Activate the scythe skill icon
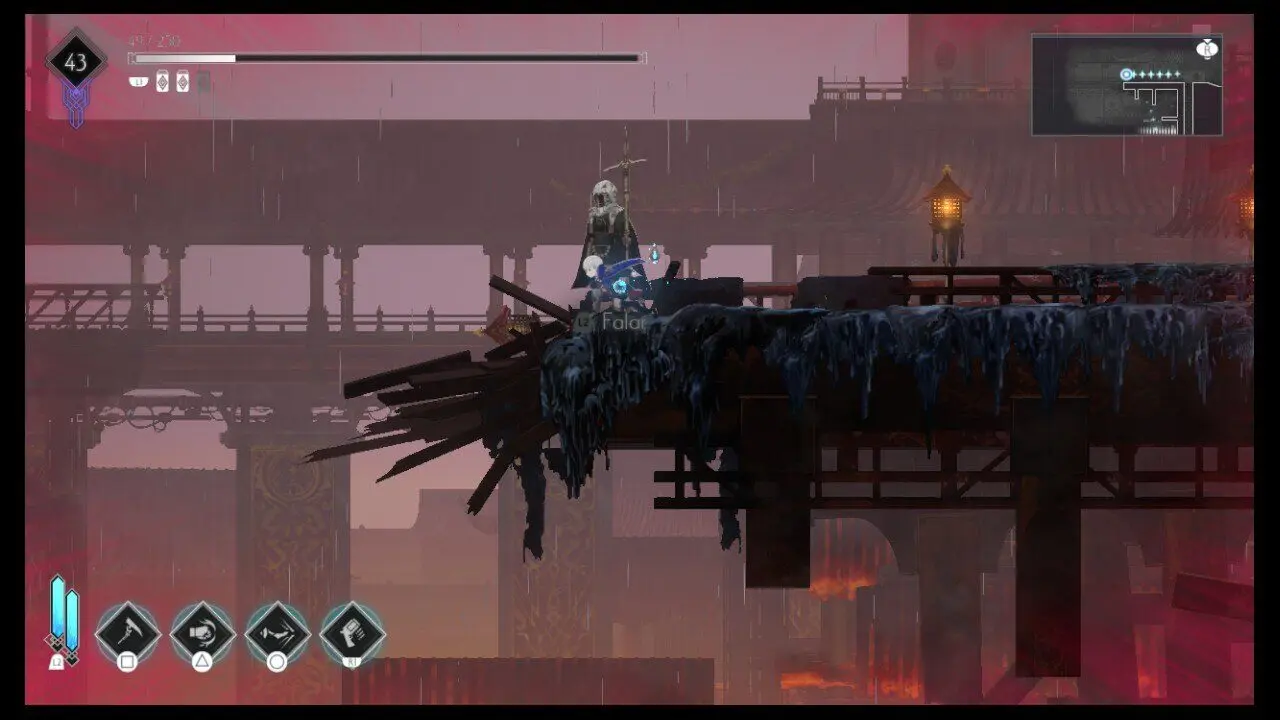The height and width of the screenshot is (720, 1280). [x=128, y=632]
